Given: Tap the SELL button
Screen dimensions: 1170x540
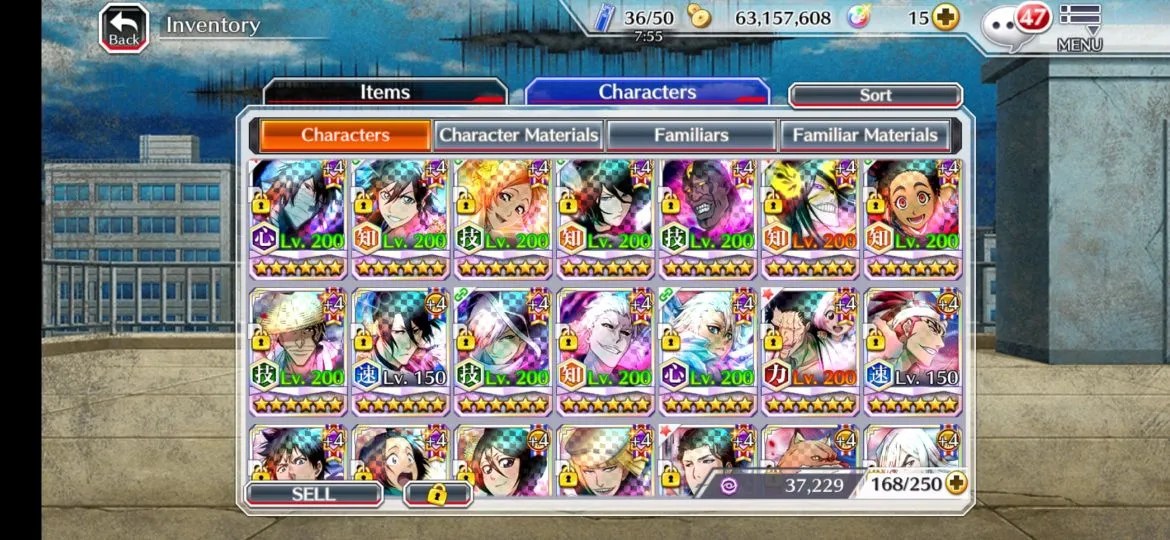Looking at the screenshot, I should click(313, 494).
